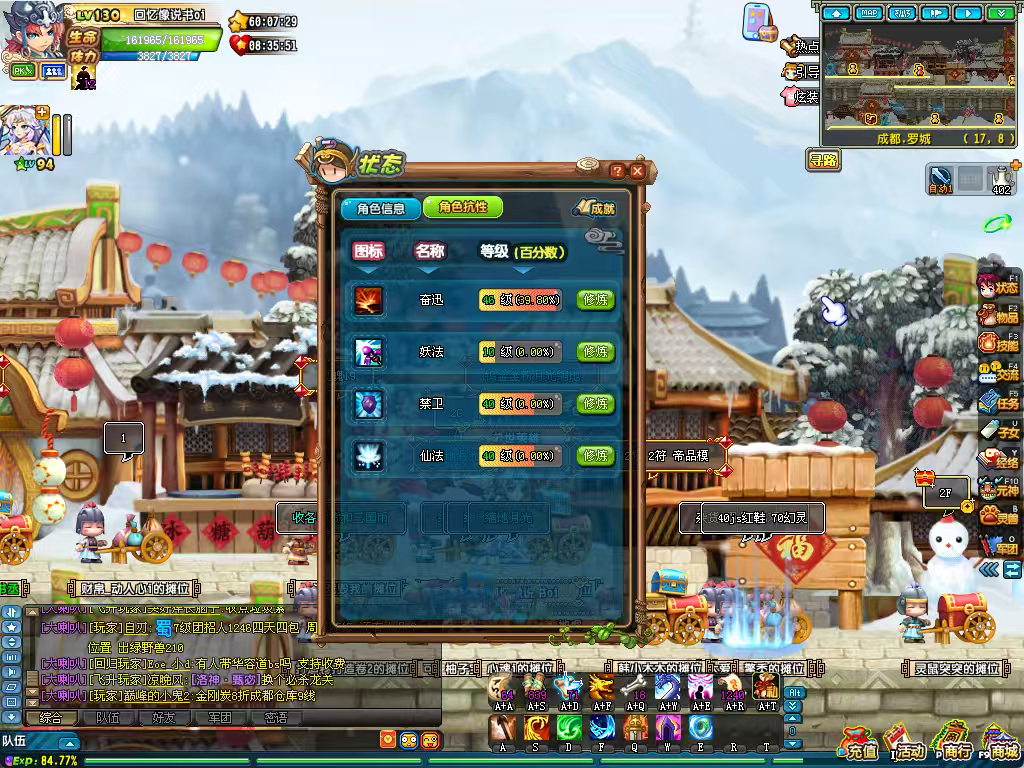Viewport: 1024px width, 768px height.
Task: Click 修炼 for the 奋迅 resistance
Action: click(x=596, y=299)
